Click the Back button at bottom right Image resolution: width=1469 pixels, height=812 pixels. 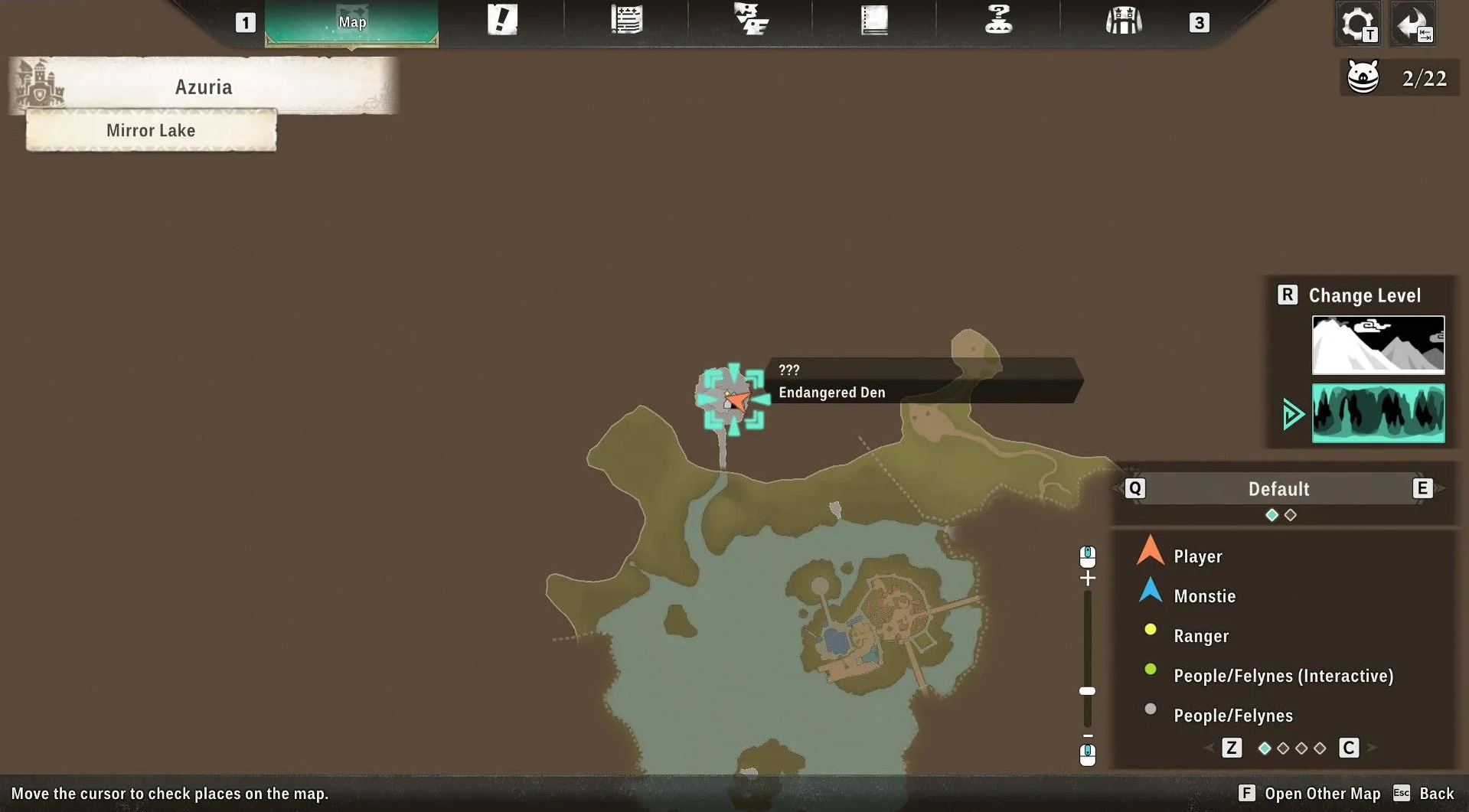pos(1435,794)
